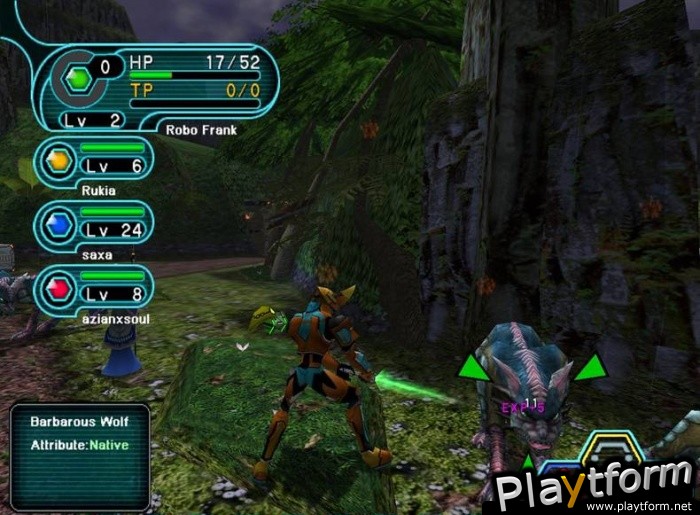This screenshot has height=515, width=700.
Task: Click the green hexagon section ID icon
Action: click(76, 79)
